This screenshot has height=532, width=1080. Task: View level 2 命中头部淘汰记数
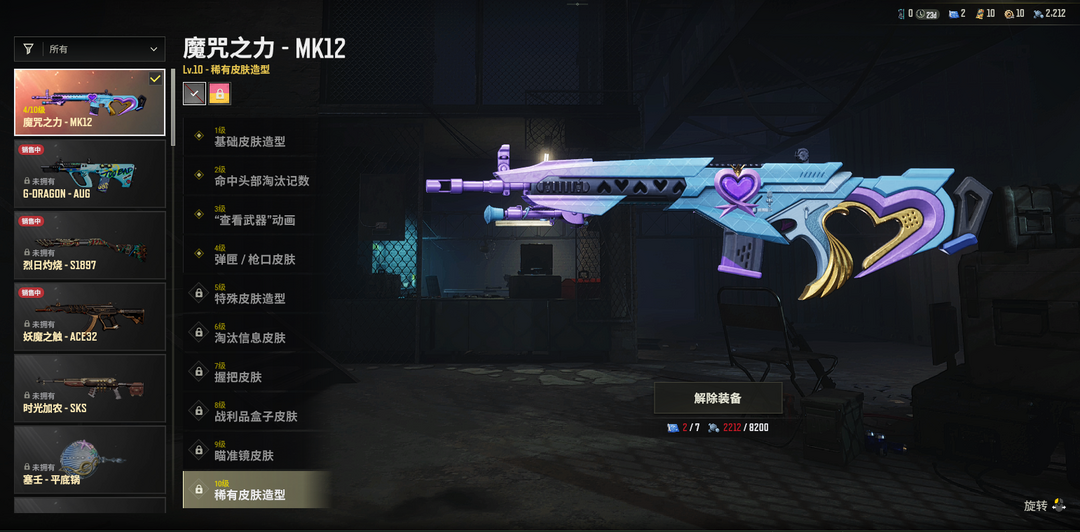(256, 176)
